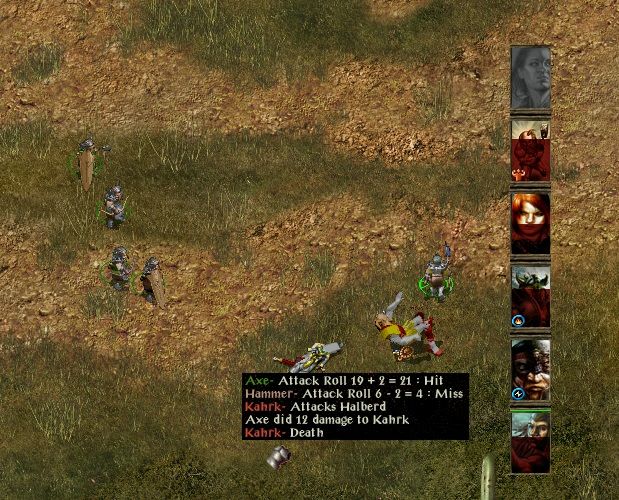The width and height of the screenshot is (619, 500).
Task: Click the combat log message box
Action: coord(355,406)
